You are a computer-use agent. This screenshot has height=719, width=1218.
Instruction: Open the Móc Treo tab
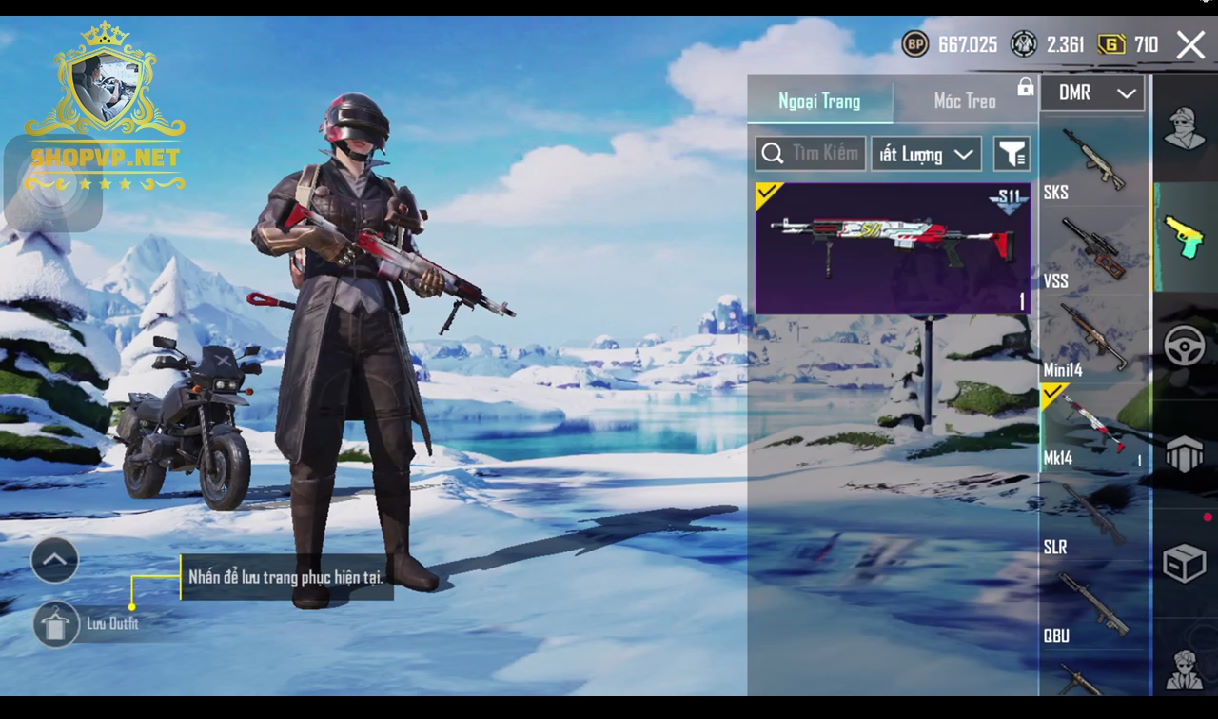click(964, 101)
